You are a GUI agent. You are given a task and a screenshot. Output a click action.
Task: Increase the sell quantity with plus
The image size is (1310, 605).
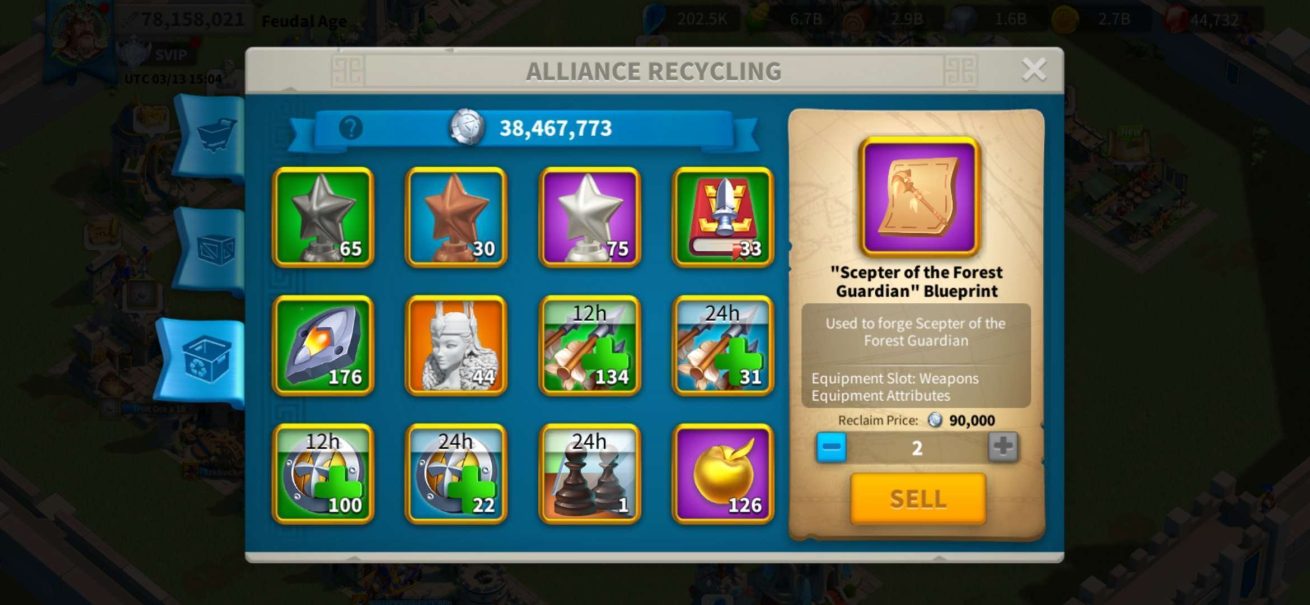1003,447
